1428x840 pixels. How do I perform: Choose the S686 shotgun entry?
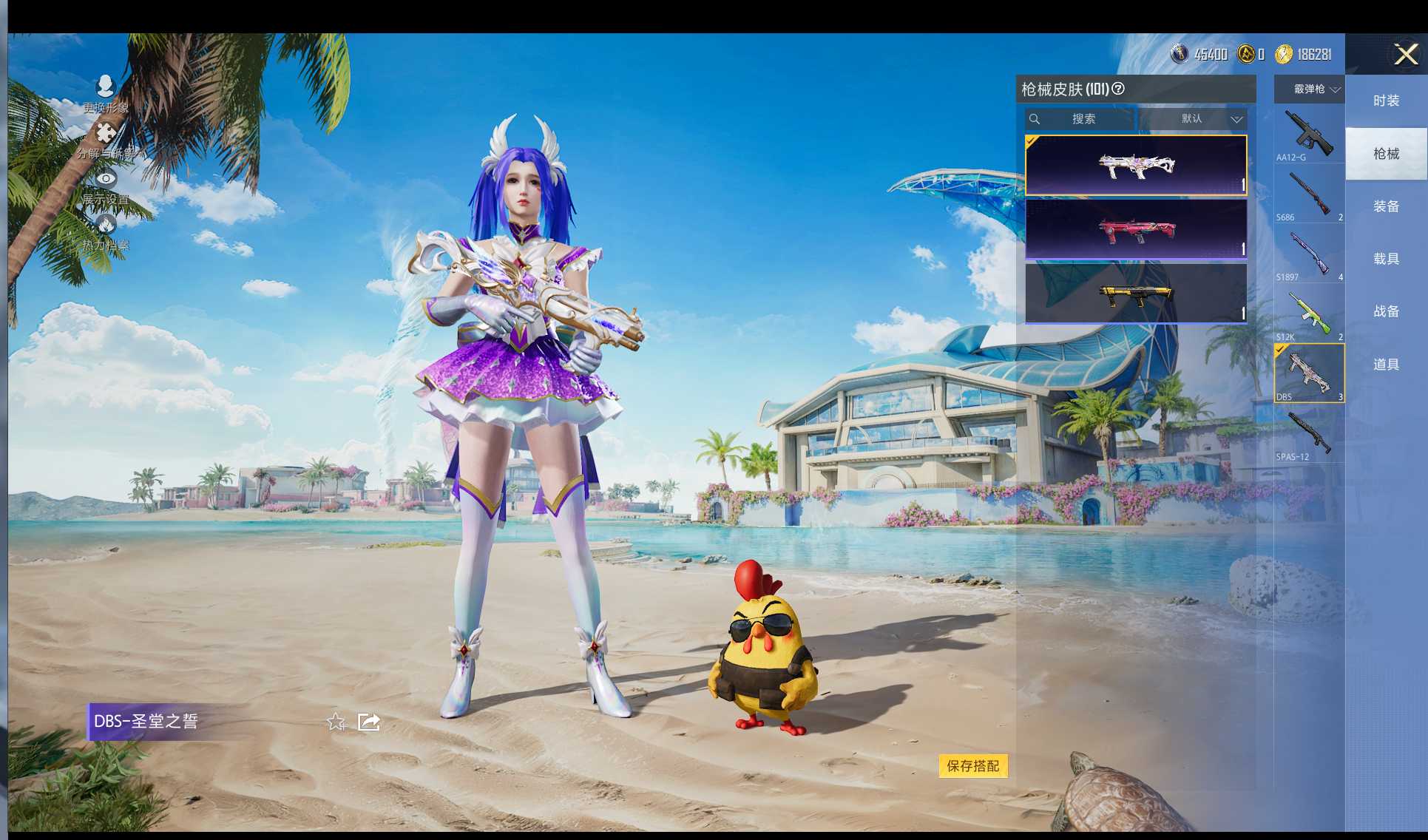[x=1309, y=194]
